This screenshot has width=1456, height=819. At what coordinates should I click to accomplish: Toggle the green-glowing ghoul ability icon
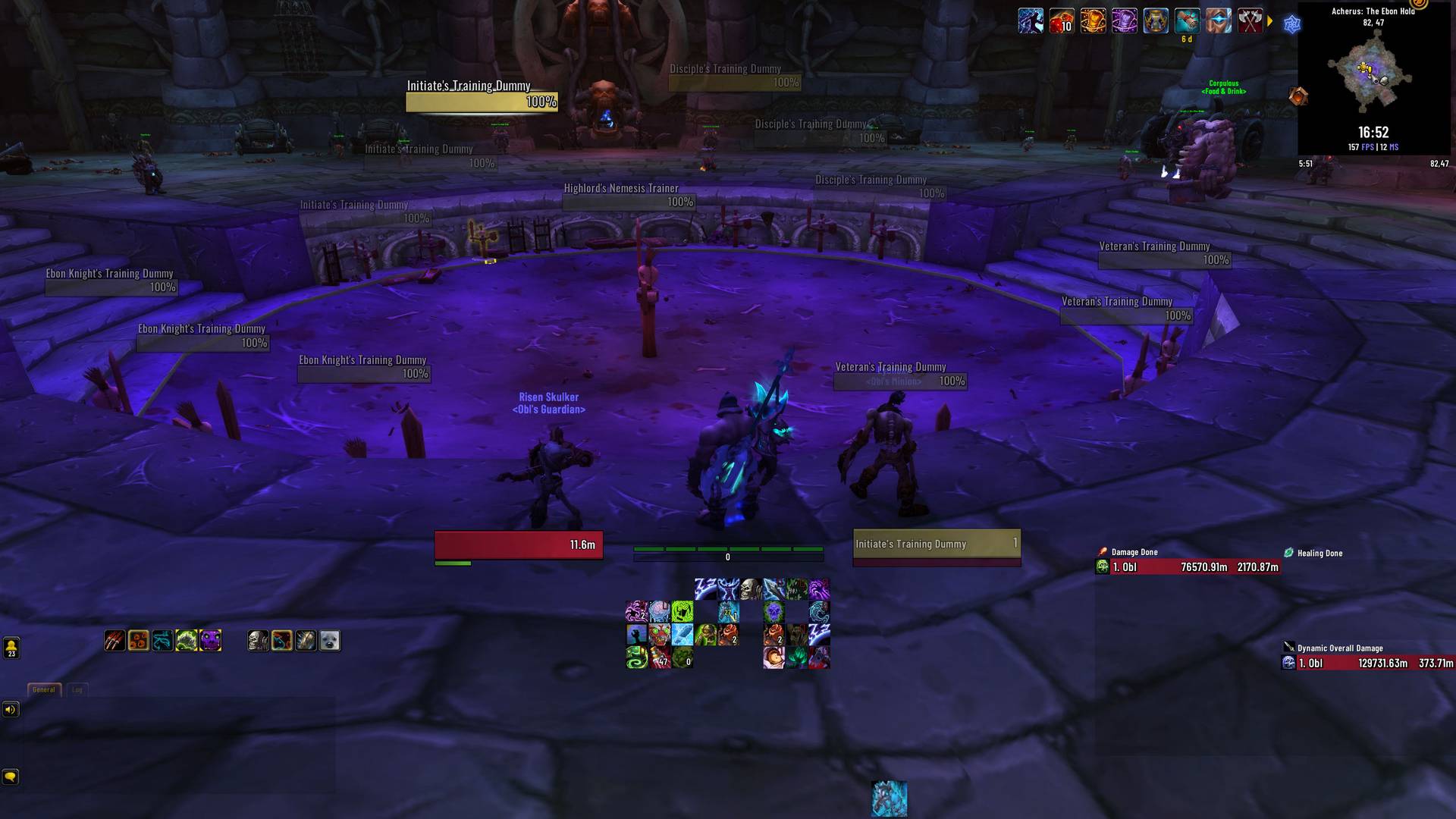point(185,640)
